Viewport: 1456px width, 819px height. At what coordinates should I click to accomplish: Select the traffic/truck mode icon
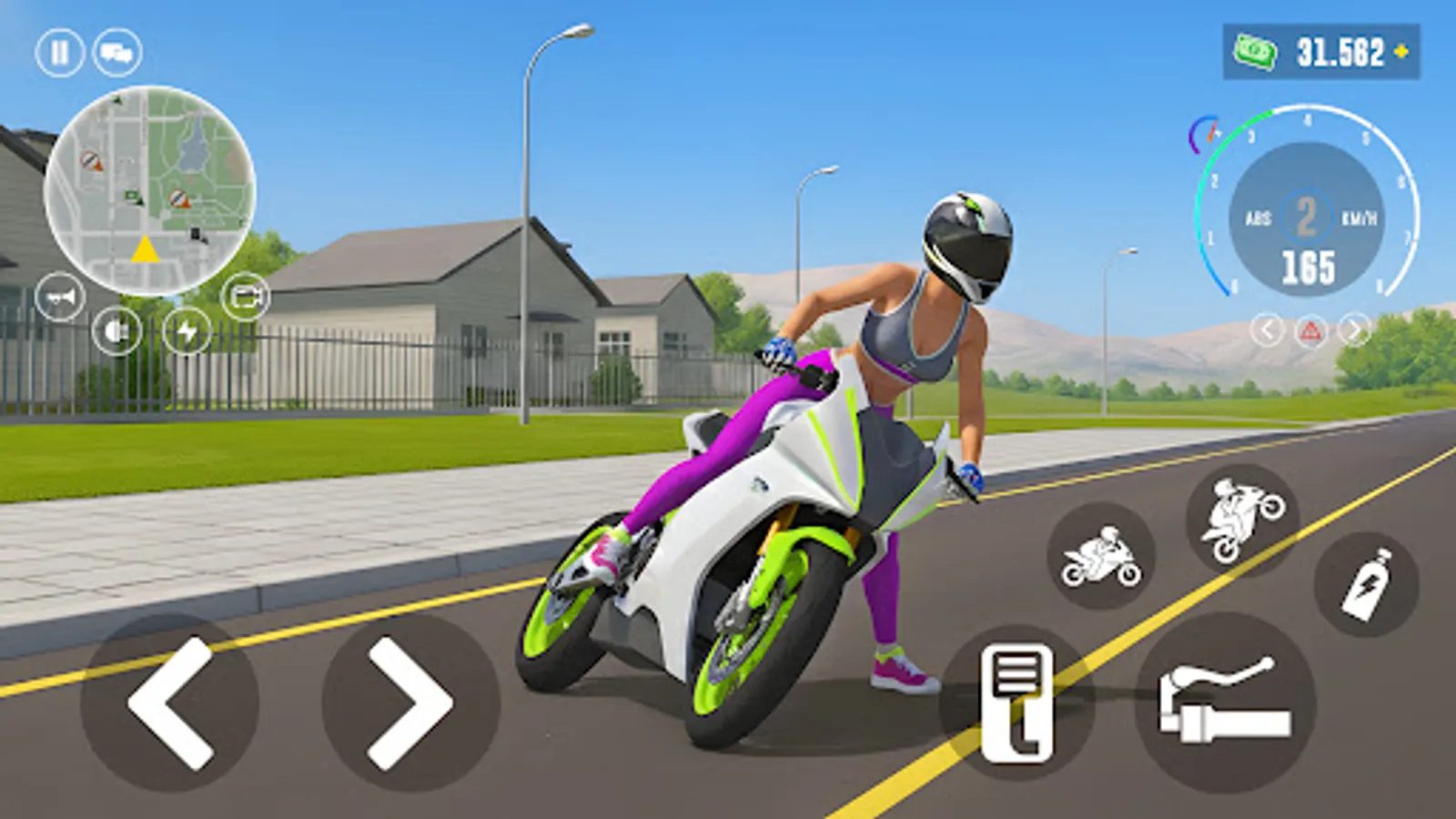coord(118,52)
